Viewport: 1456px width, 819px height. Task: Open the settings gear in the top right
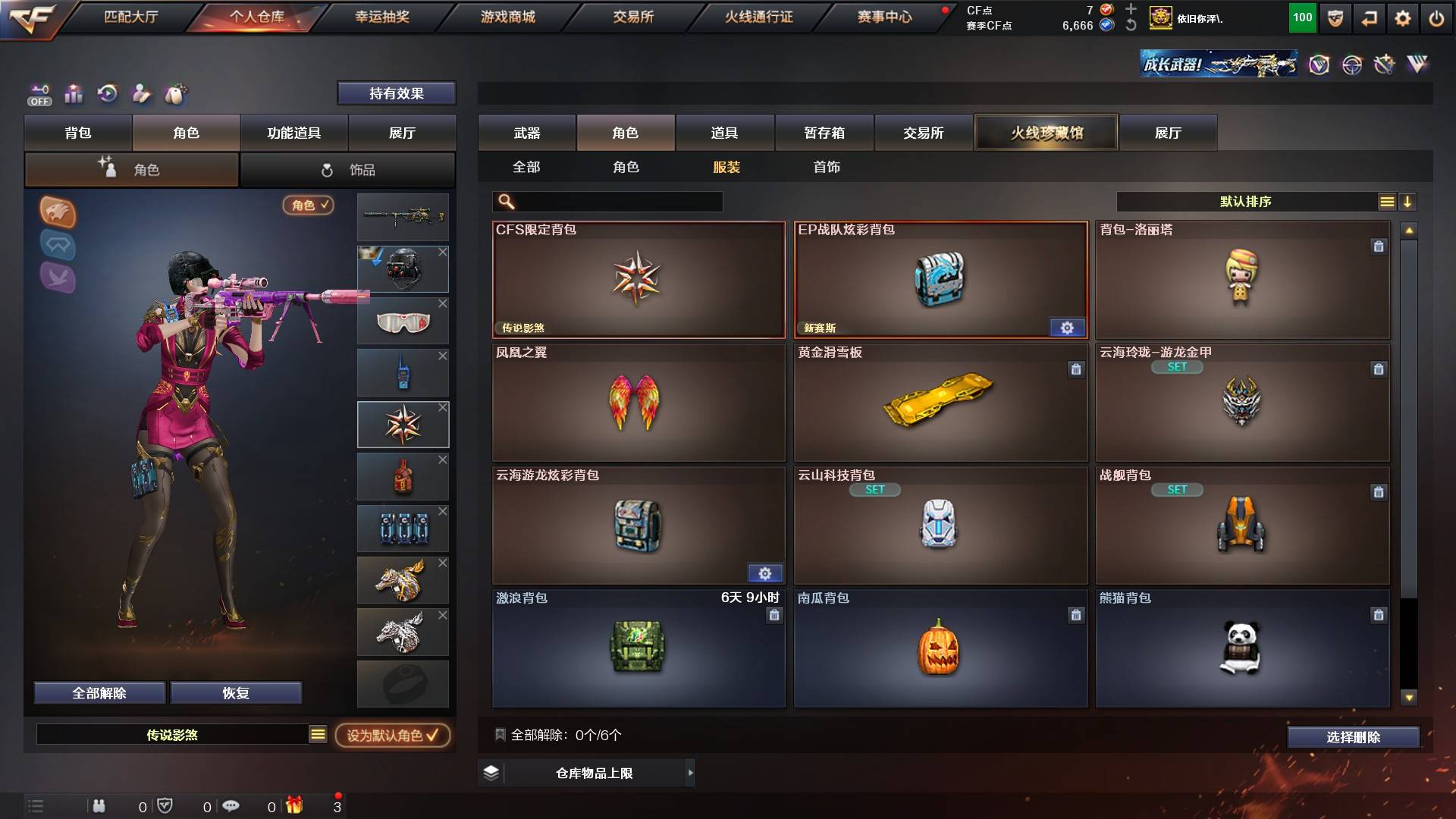tap(1404, 18)
